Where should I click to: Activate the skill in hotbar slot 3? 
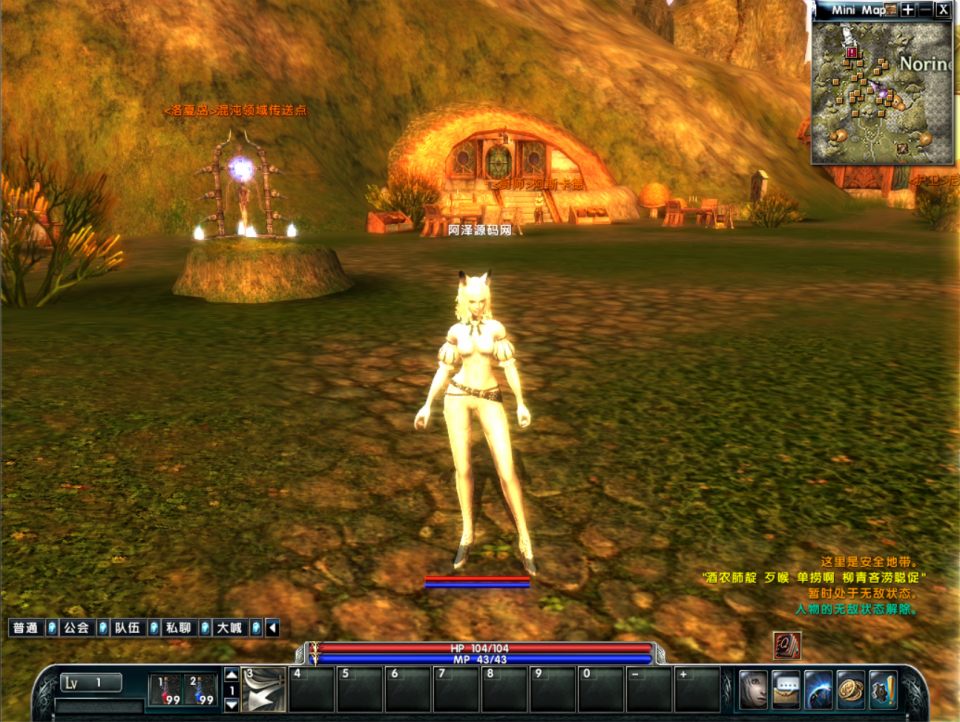pos(264,690)
